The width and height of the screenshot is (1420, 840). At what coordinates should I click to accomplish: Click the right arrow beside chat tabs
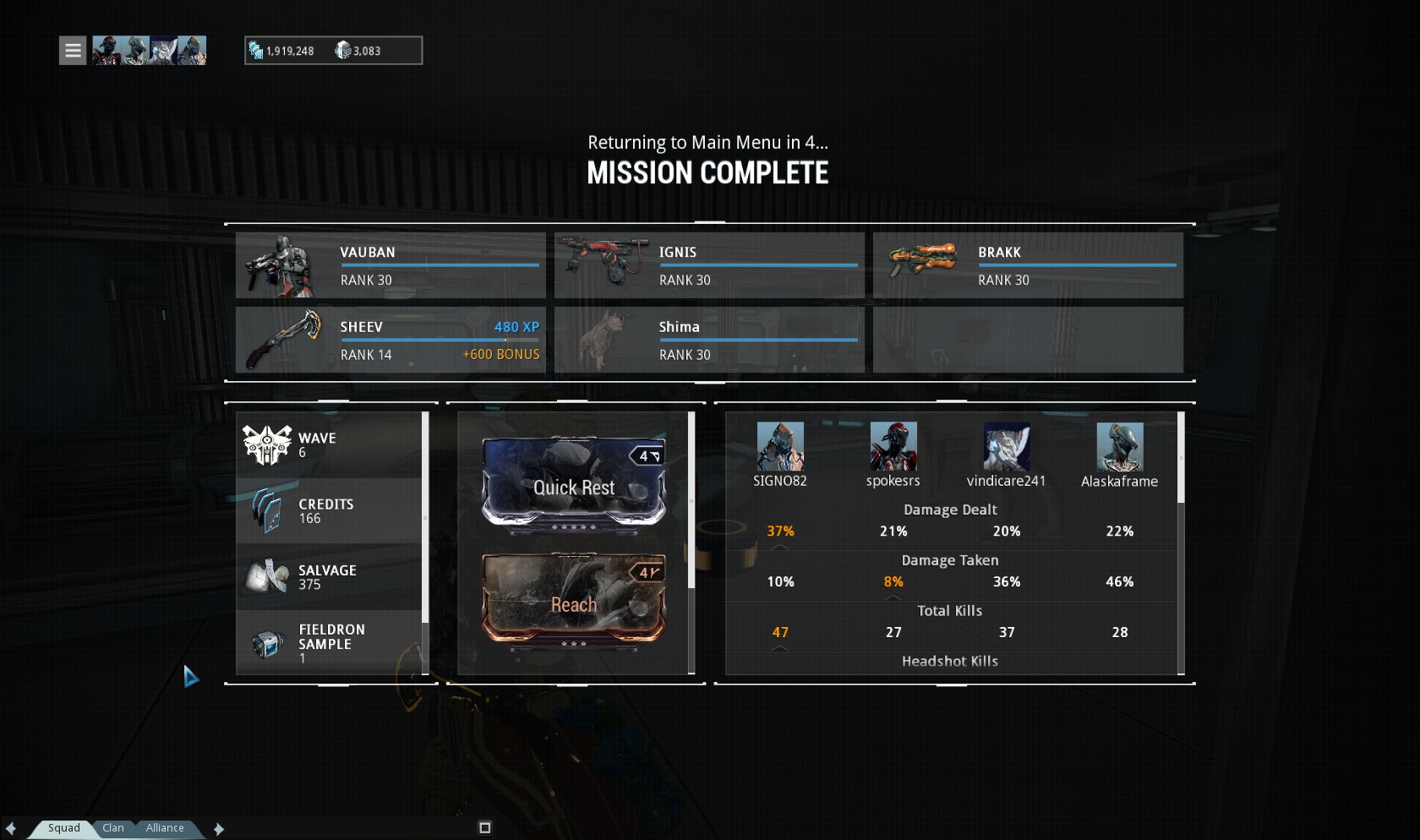[x=219, y=829]
